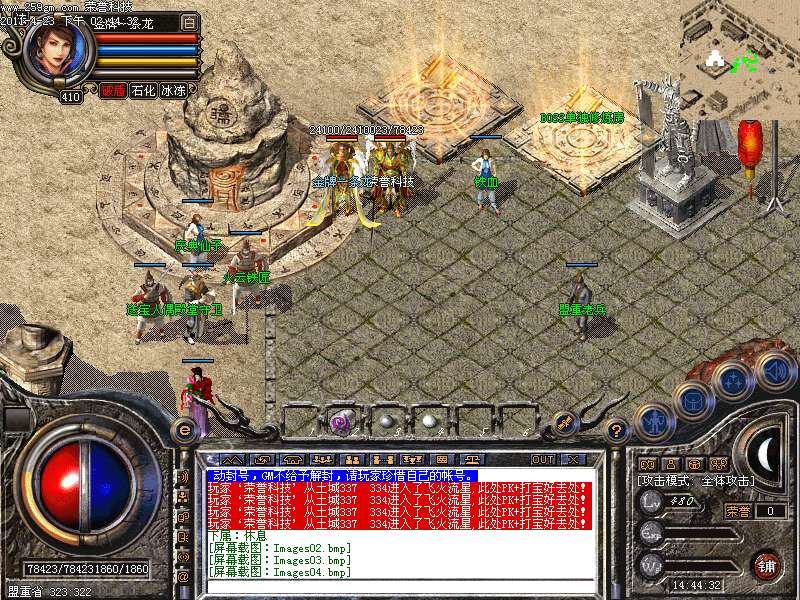This screenshot has width=800, height=600.
Task: Open help with the question mark button
Action: click(x=617, y=431)
